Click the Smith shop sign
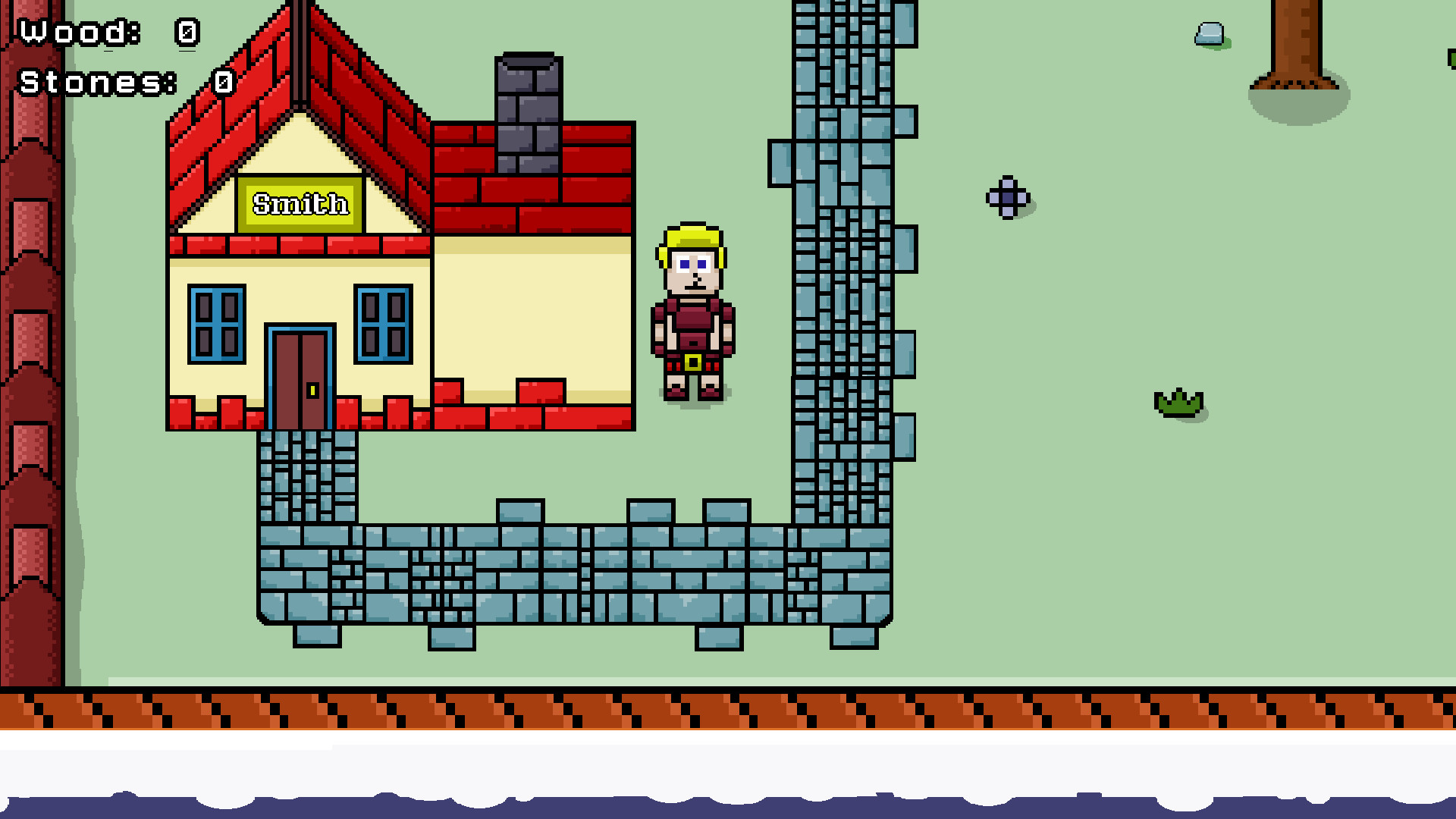Viewport: 1456px width, 819px height. [x=300, y=203]
